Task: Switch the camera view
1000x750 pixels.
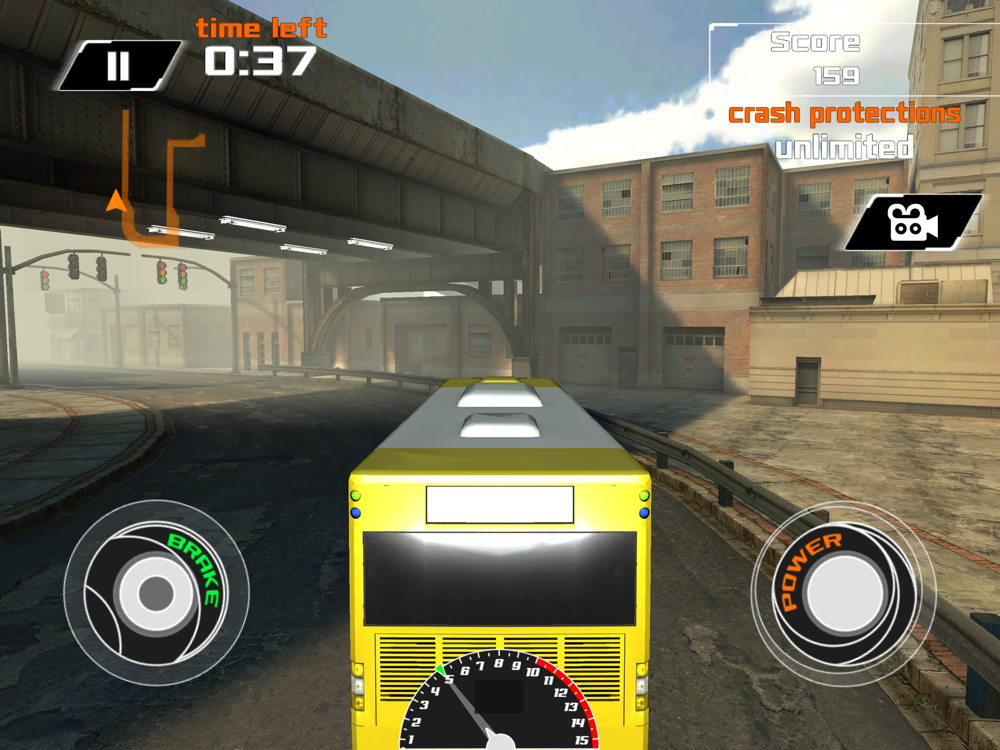Action: tap(912, 222)
